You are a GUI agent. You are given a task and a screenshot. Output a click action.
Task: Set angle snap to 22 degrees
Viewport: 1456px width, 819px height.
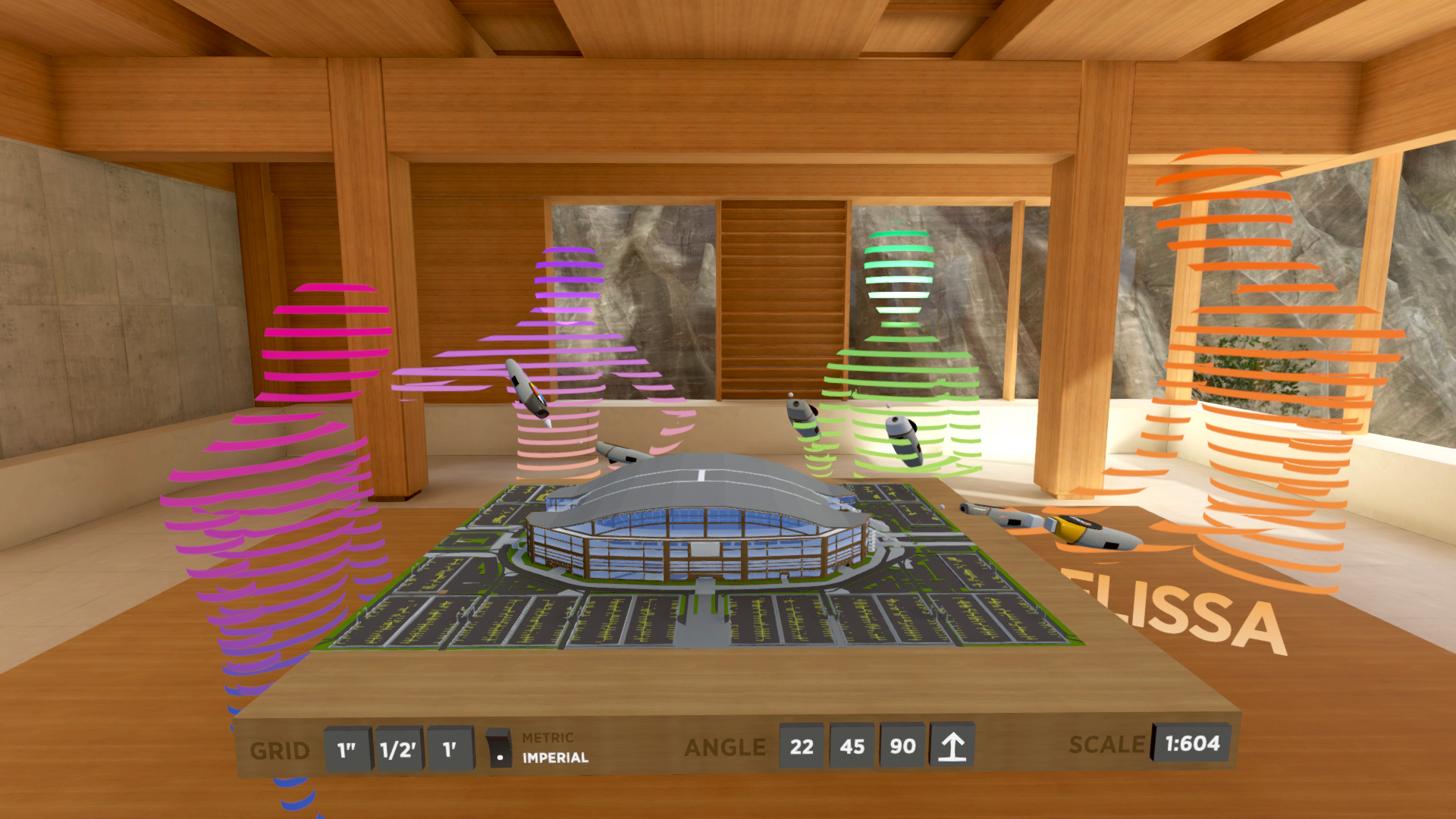802,747
